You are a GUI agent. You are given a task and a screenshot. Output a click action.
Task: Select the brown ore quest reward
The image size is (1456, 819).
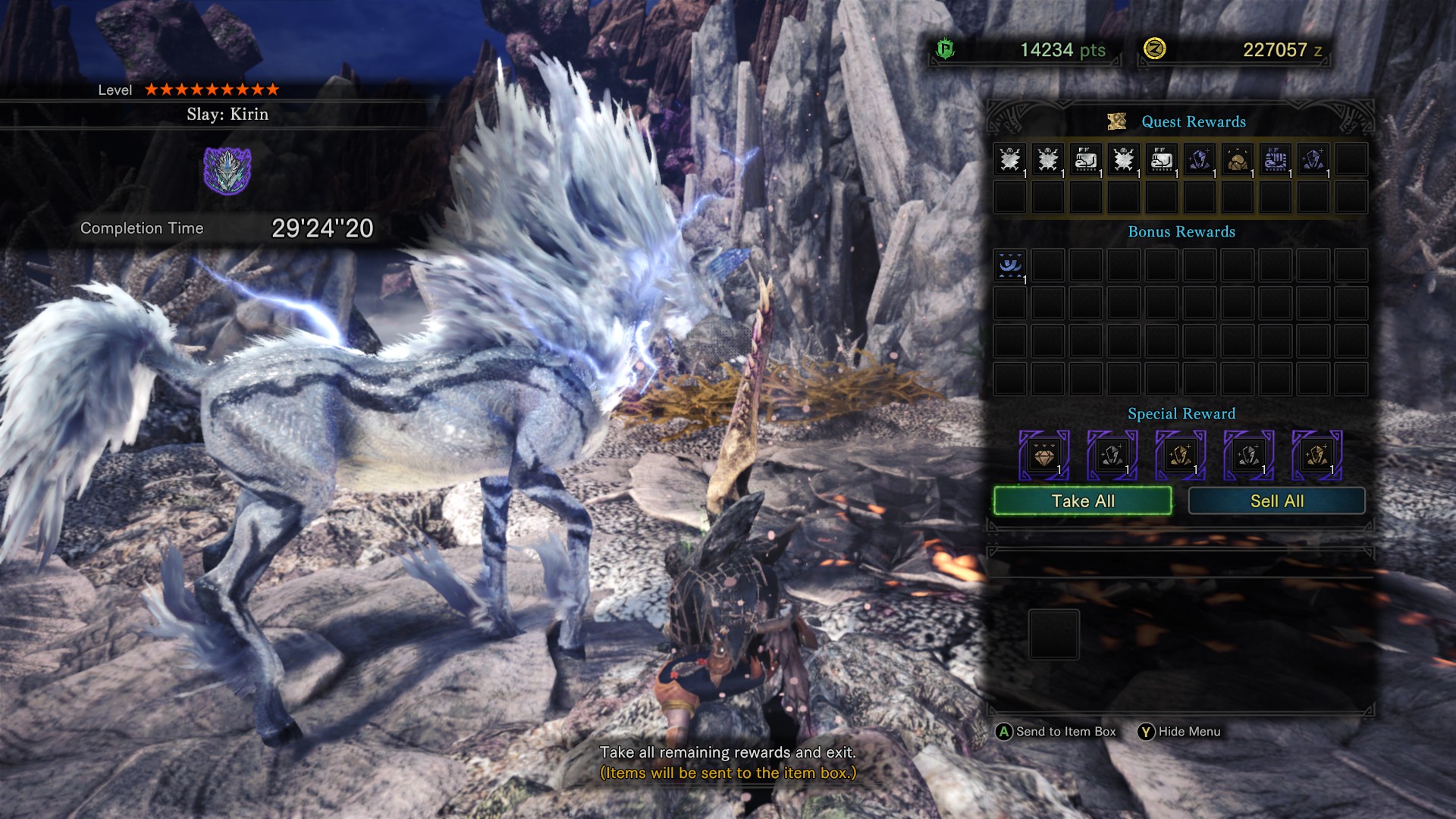[1238, 160]
